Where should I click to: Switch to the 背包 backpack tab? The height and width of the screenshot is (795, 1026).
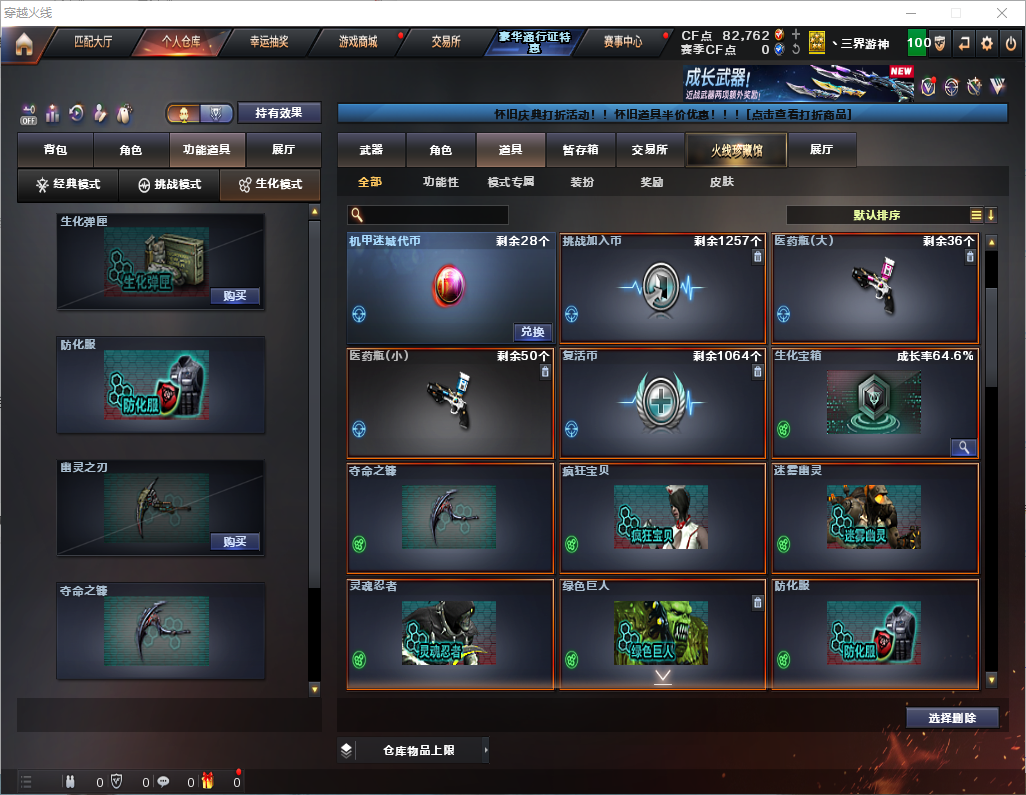coord(55,150)
